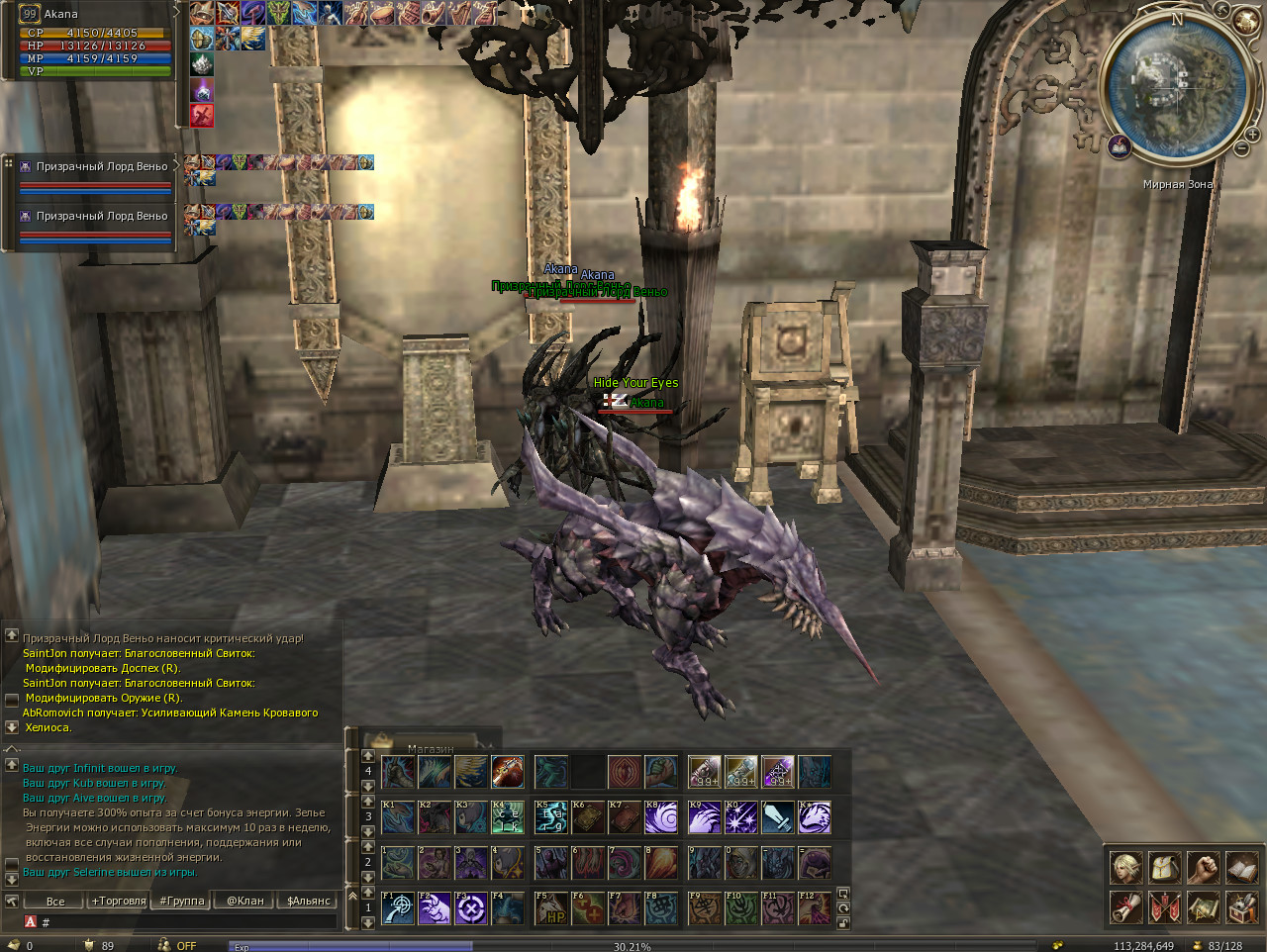
Task: Switch chat to the +Торговля tab
Action: (x=118, y=901)
